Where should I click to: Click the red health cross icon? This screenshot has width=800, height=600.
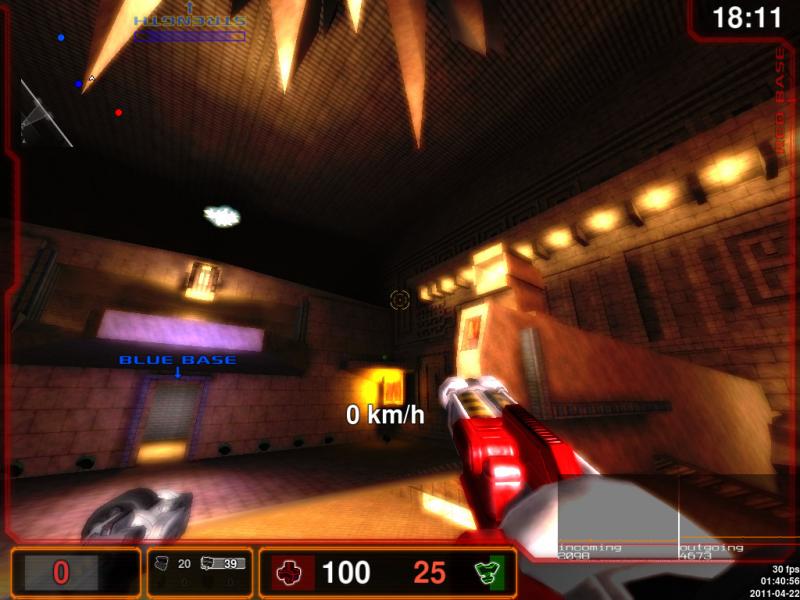tap(289, 573)
